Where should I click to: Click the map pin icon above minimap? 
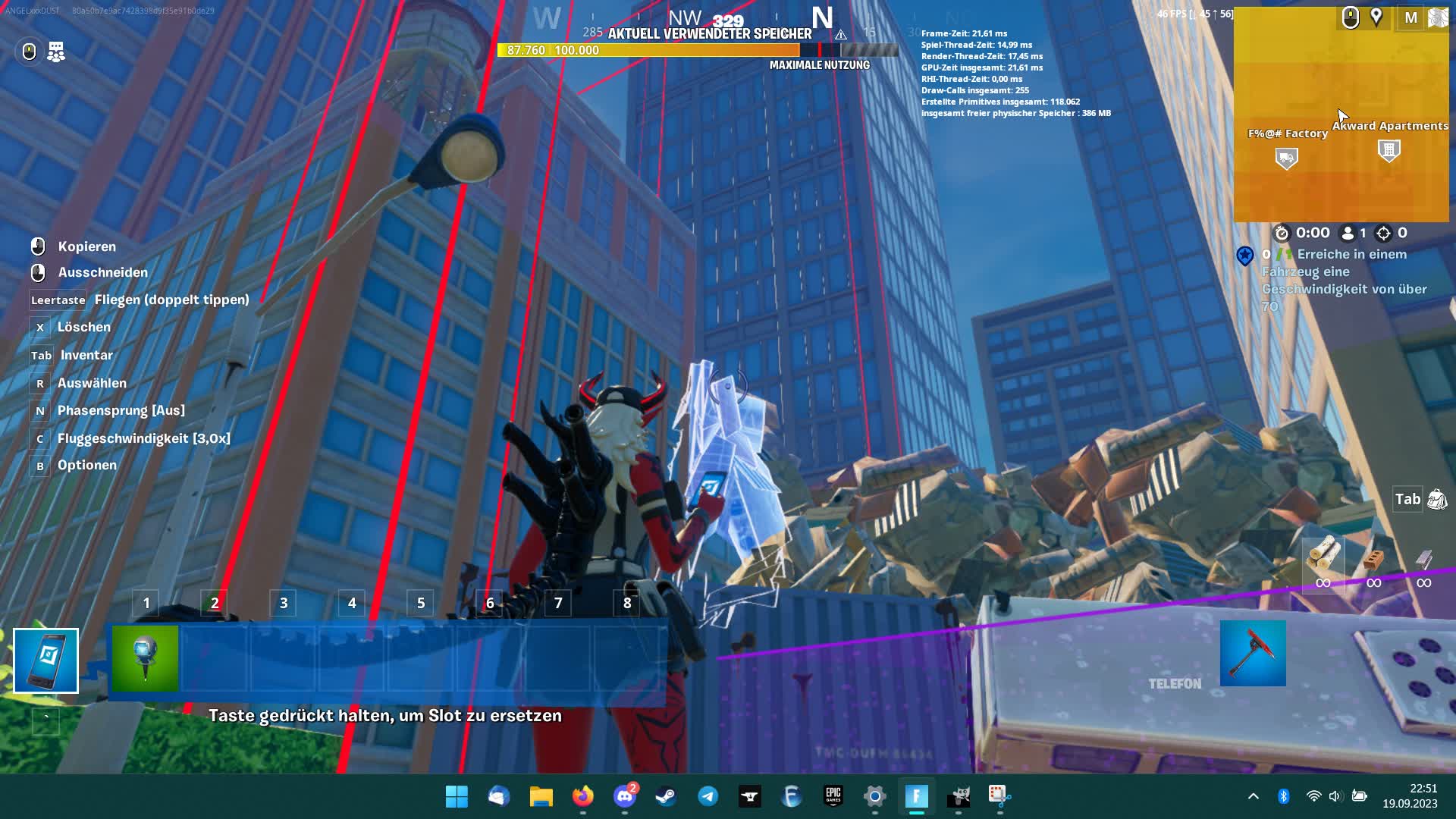(x=1376, y=17)
